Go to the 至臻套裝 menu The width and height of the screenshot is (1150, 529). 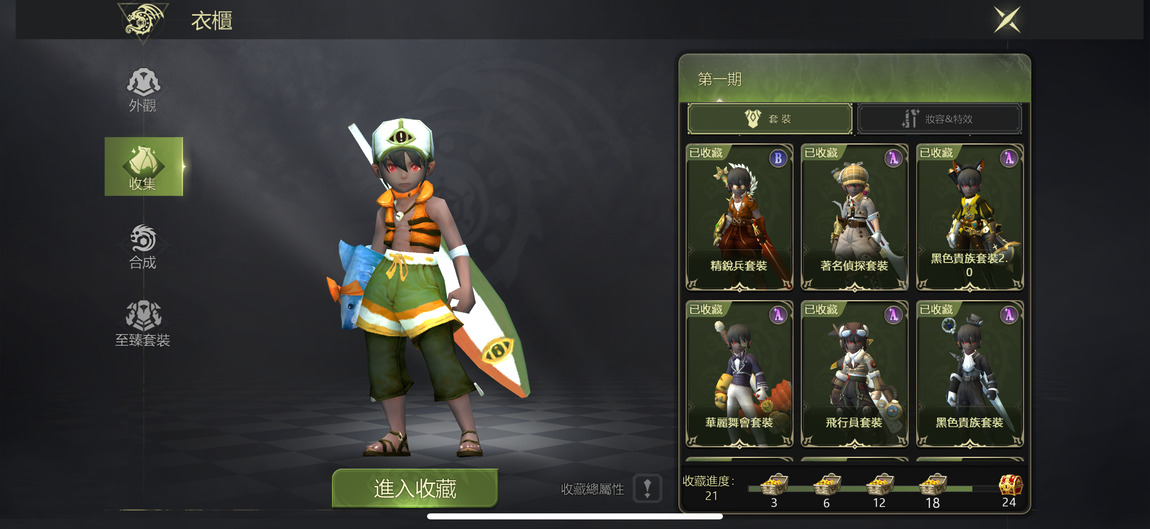(x=143, y=323)
